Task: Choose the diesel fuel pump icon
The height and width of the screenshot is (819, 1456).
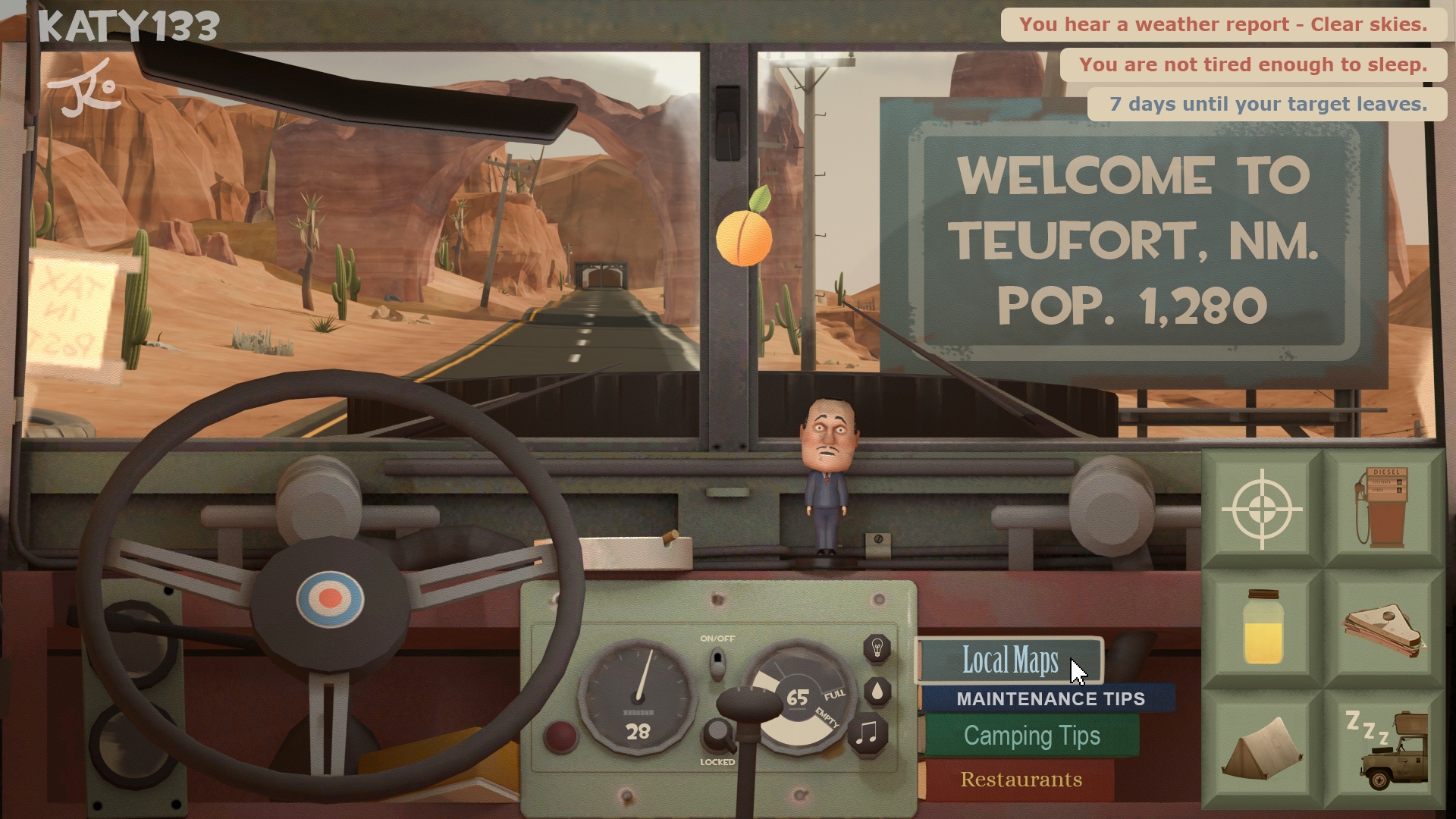Action: pos(1383,507)
